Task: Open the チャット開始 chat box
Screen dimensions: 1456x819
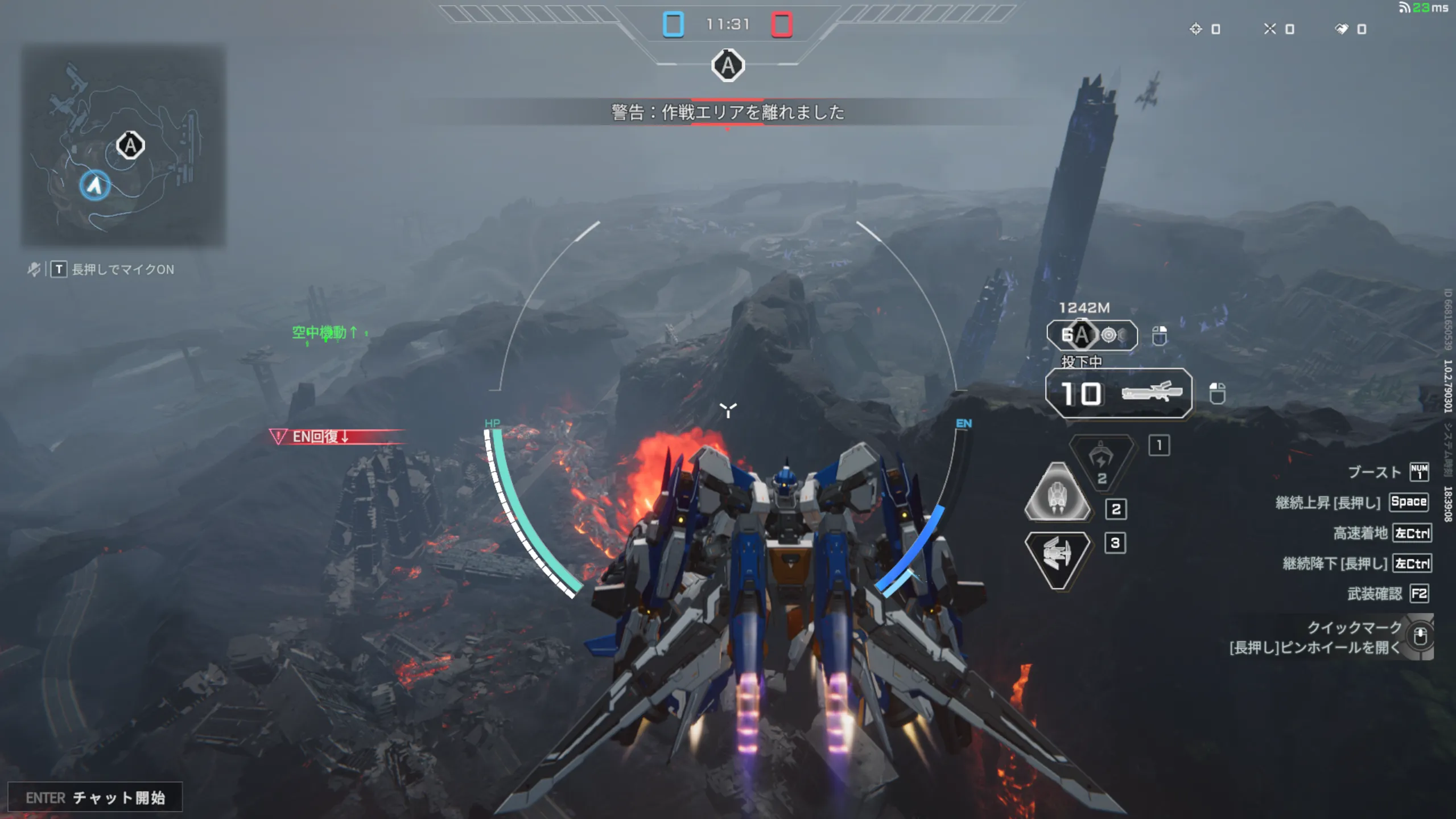Action: [95, 797]
